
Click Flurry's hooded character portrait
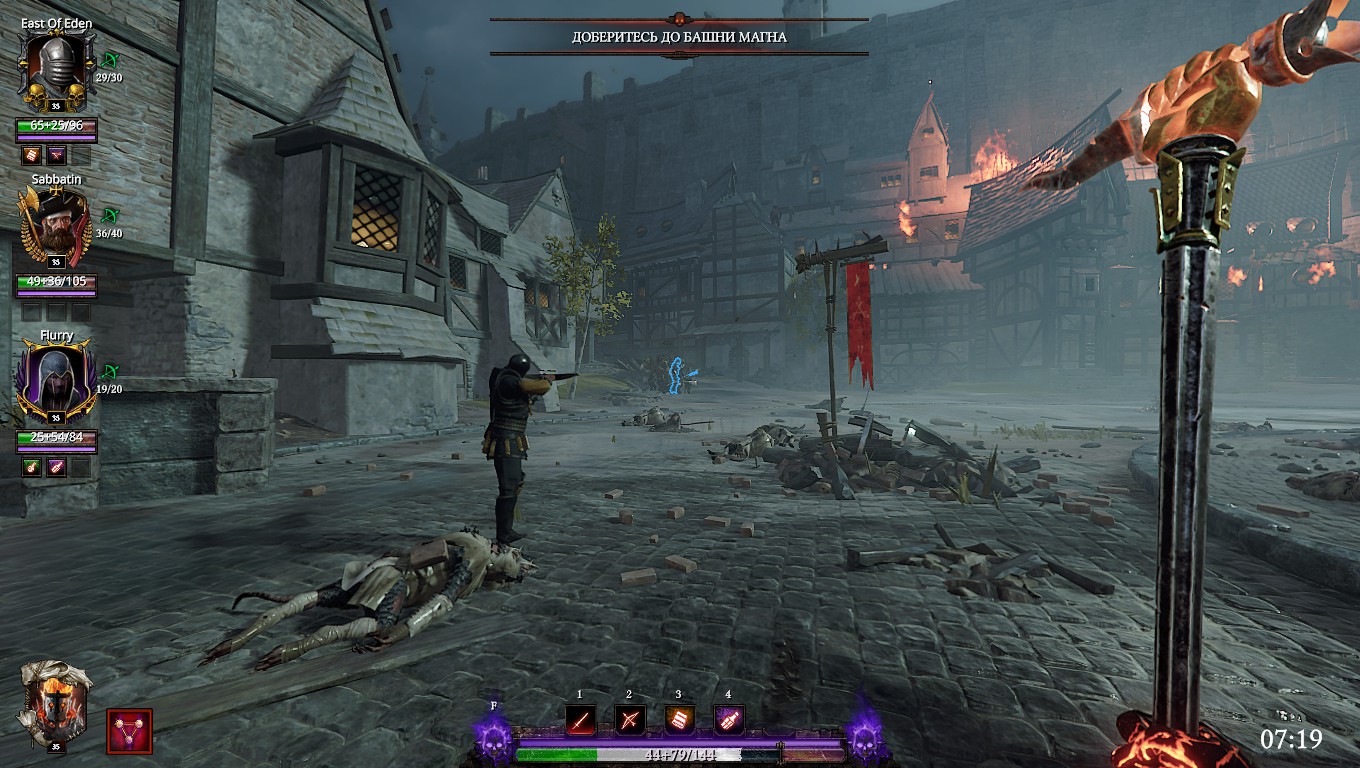pos(57,381)
